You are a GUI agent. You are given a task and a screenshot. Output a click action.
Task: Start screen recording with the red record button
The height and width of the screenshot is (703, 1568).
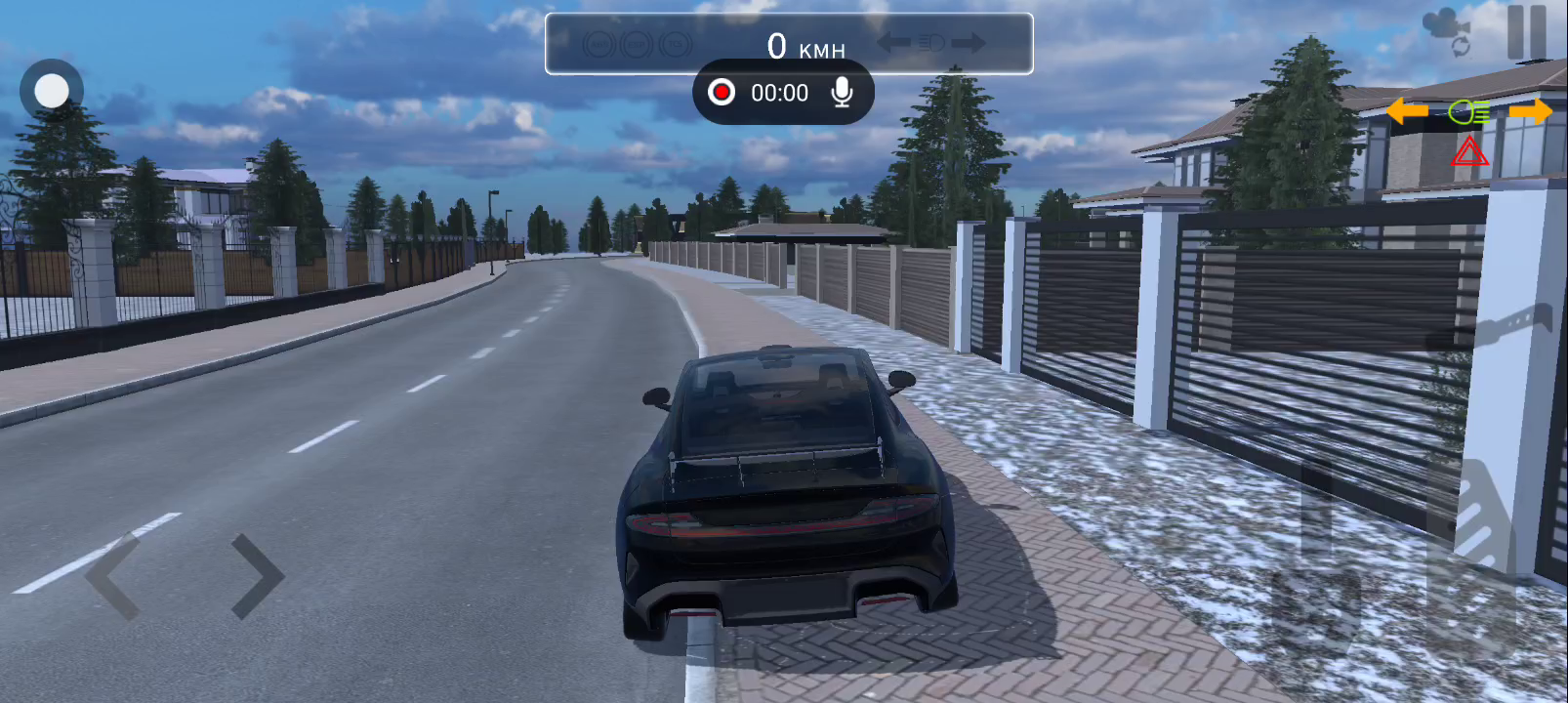722,93
